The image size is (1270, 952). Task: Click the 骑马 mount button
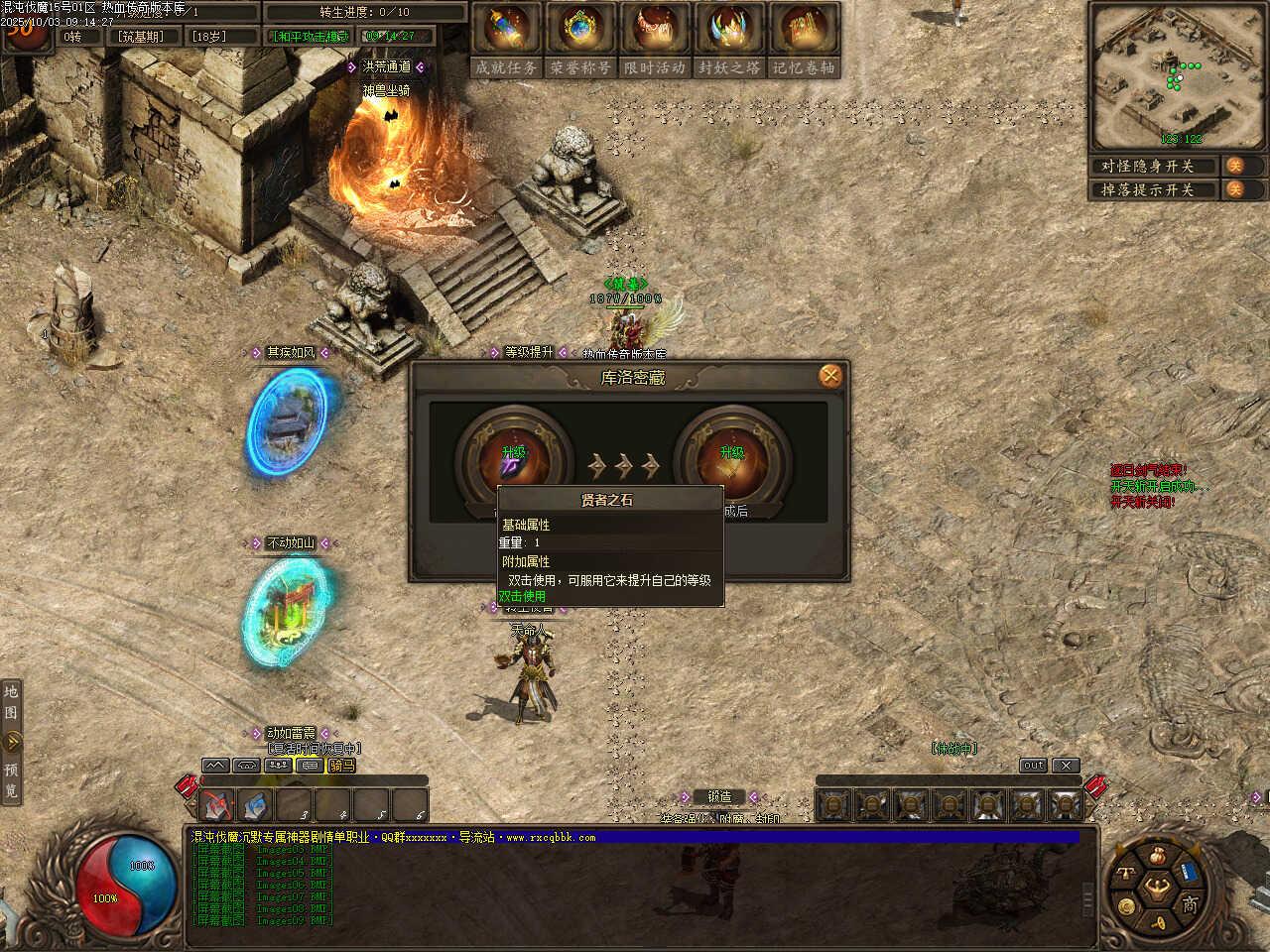click(x=341, y=766)
